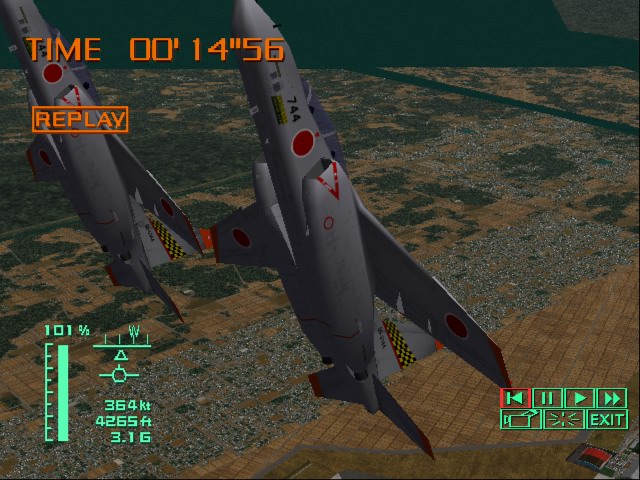
Task: Exit the replay viewer
Action: point(606,419)
